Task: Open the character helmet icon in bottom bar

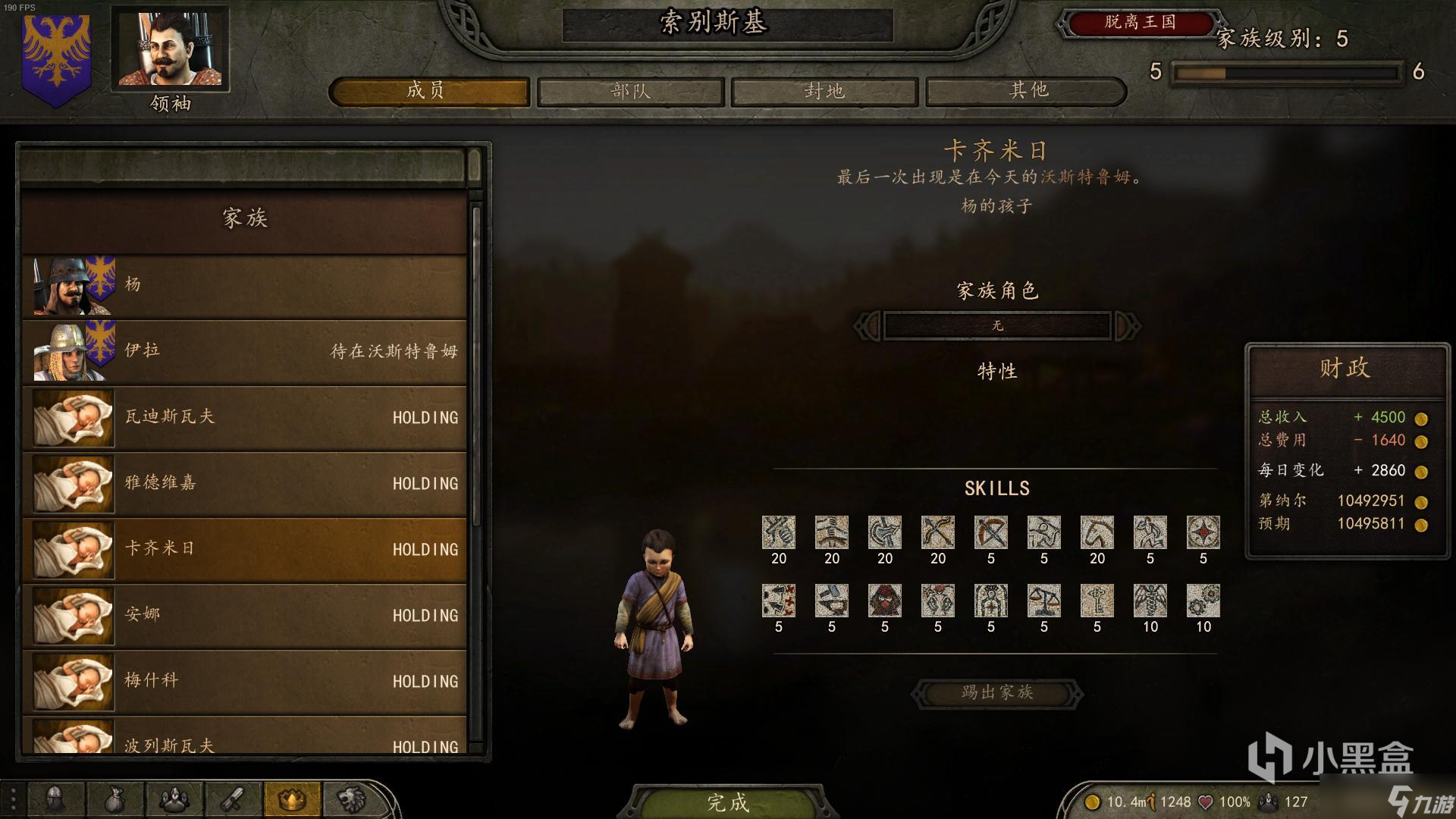Action: point(55,800)
